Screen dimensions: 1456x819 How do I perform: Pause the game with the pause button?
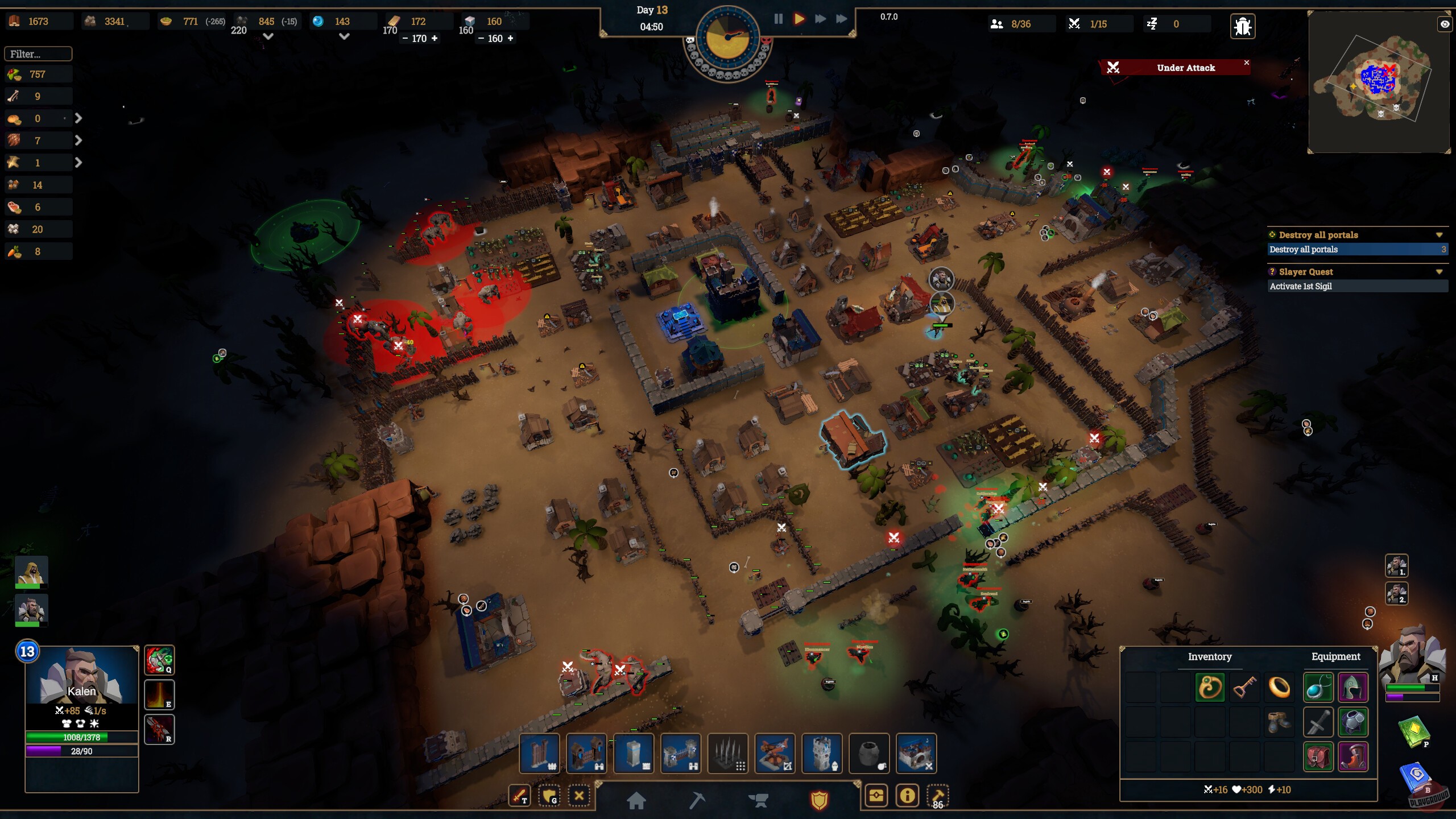point(778,19)
